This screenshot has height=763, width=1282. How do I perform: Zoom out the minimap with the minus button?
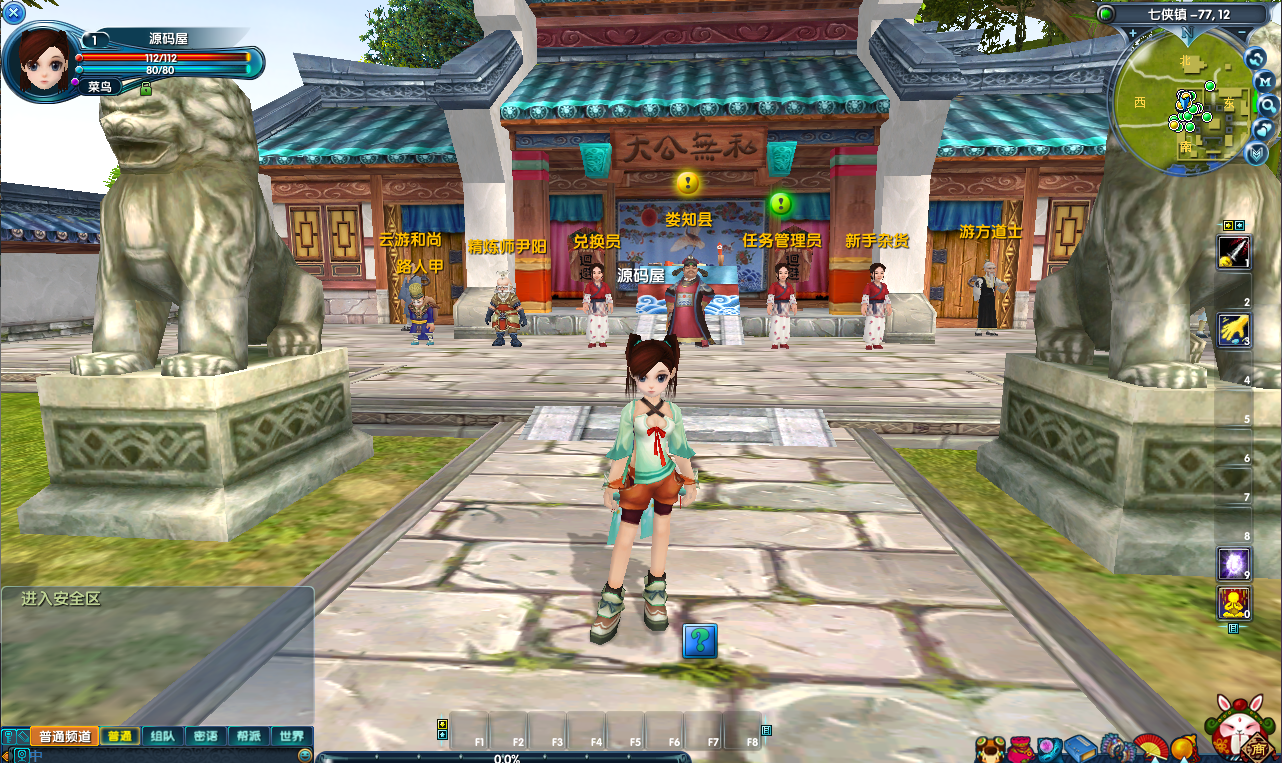point(1240,33)
